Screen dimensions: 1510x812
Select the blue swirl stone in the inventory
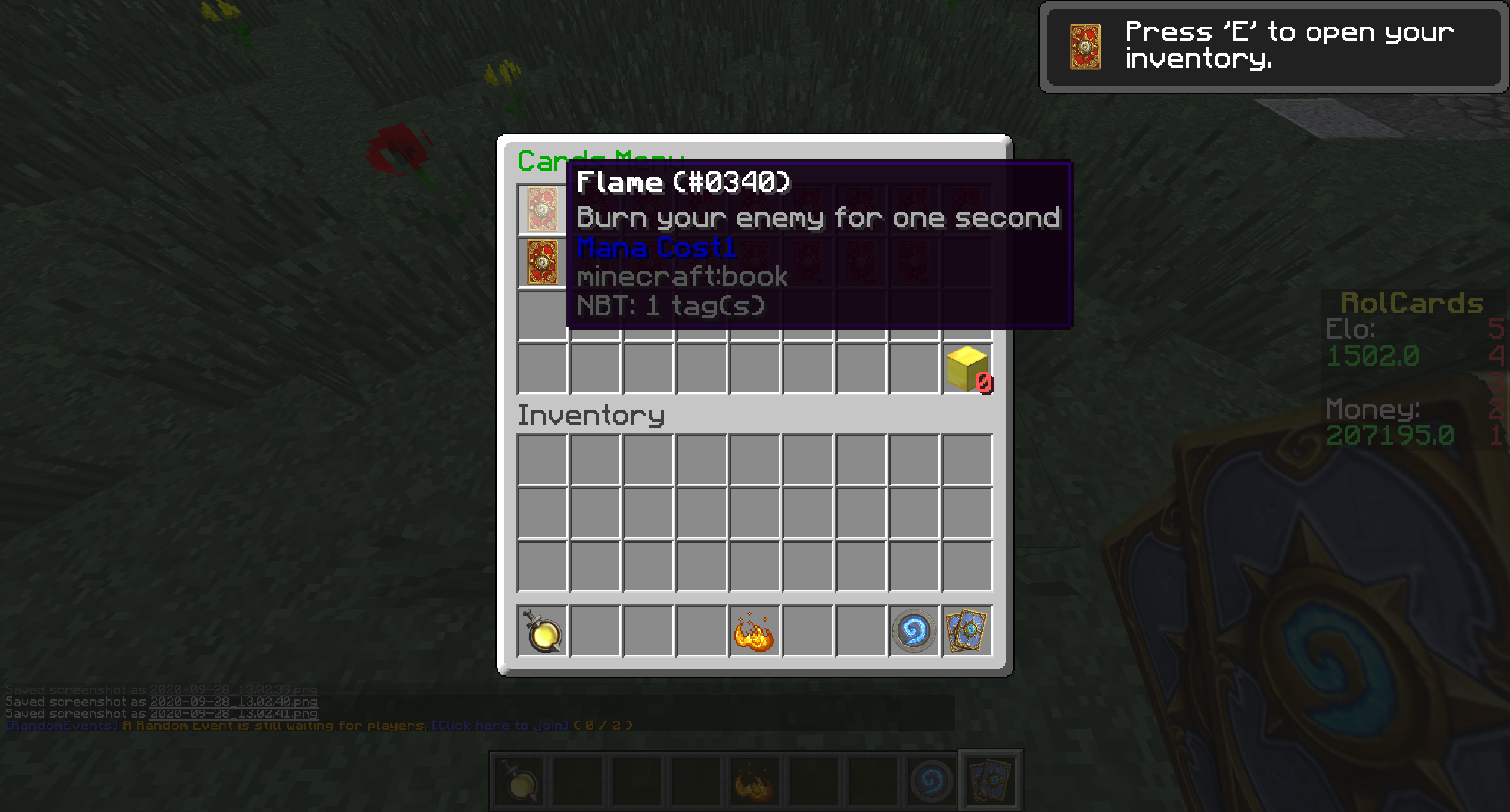914,631
